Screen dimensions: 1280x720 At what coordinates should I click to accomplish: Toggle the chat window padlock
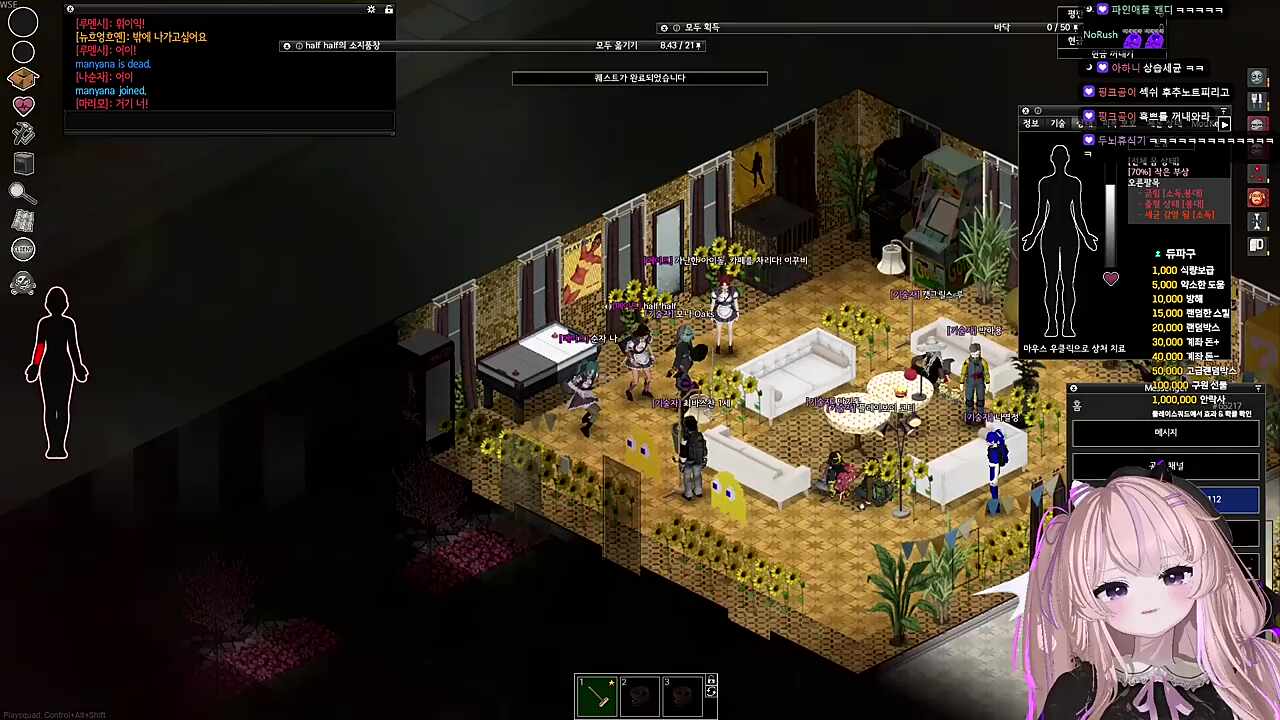[389, 10]
